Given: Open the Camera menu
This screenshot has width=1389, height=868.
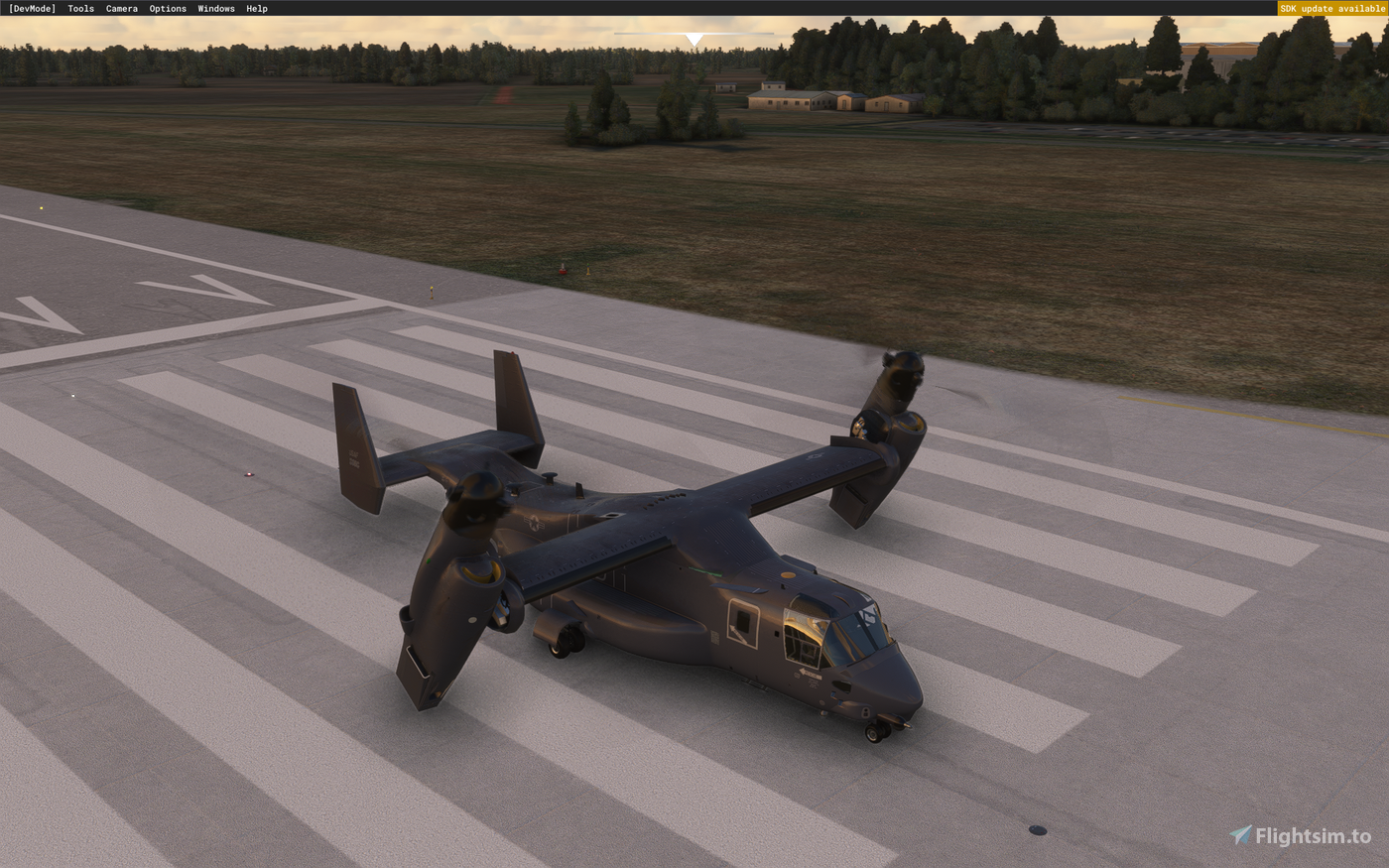Looking at the screenshot, I should (121, 8).
